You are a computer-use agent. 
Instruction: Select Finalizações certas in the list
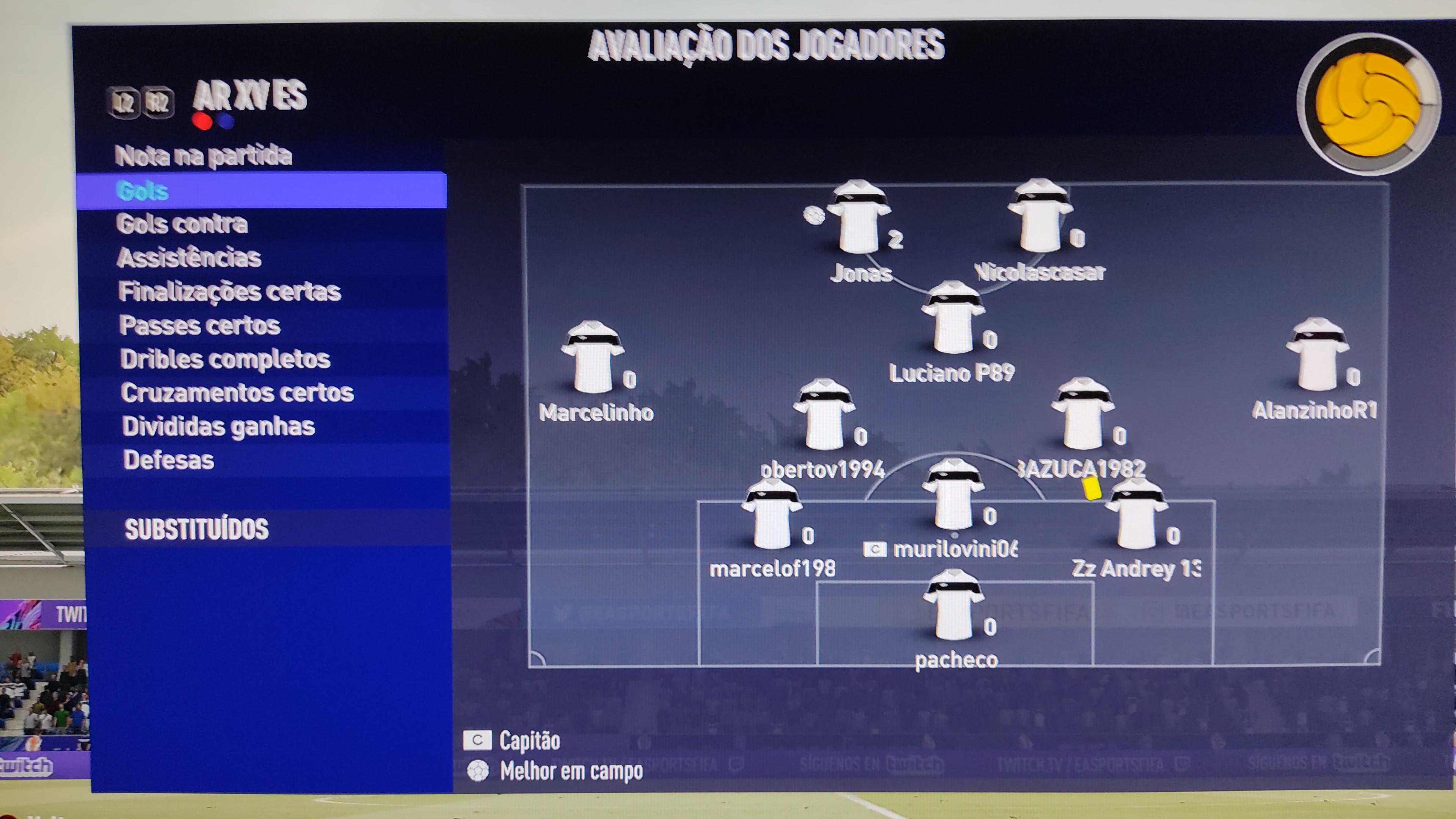(229, 292)
